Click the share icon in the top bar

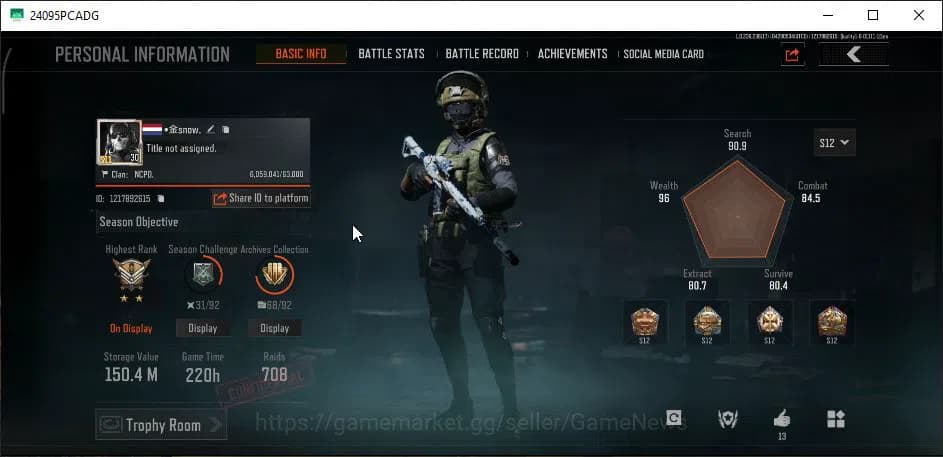pyautogui.click(x=792, y=55)
